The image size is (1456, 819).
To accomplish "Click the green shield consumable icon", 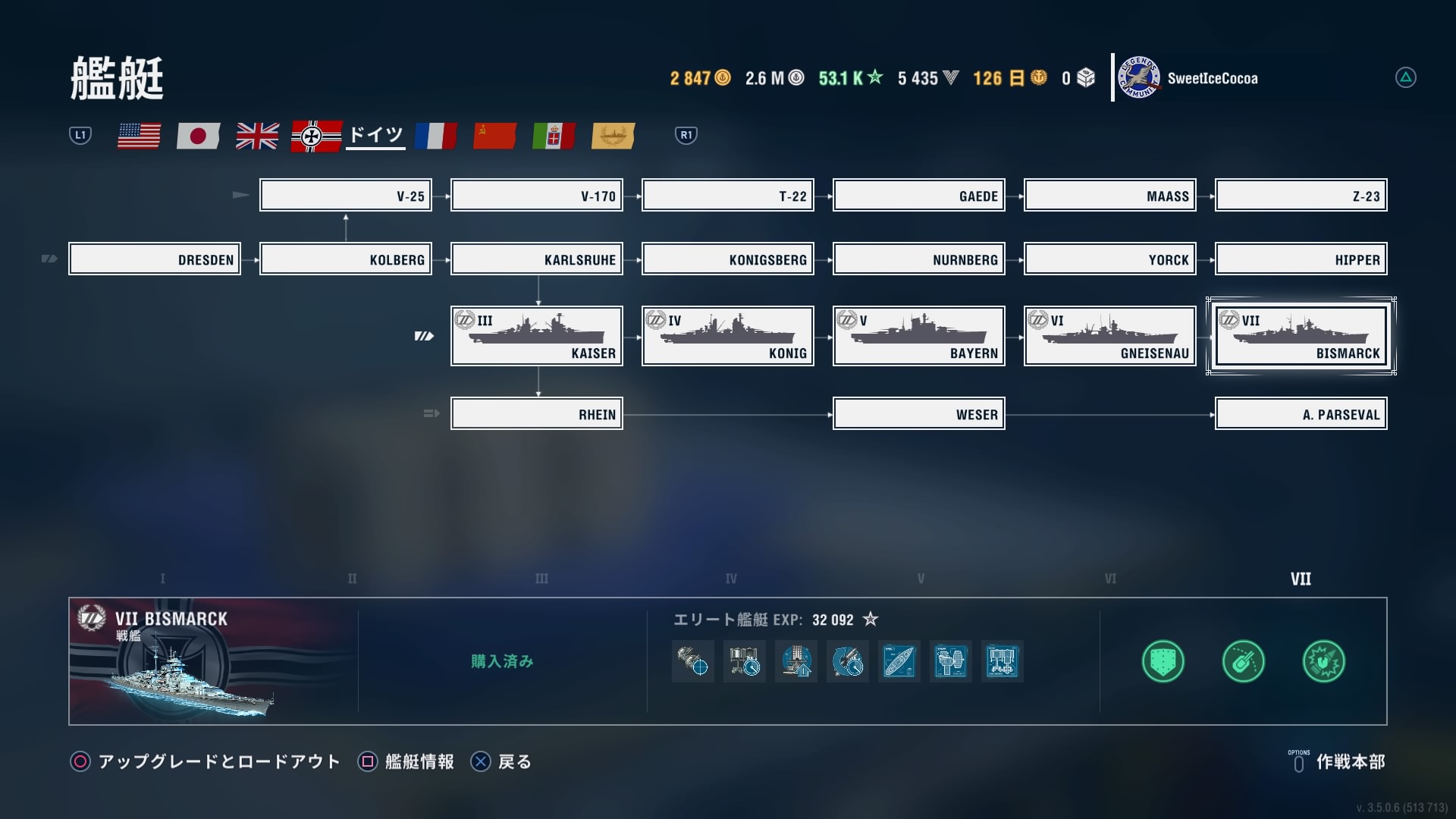I will pyautogui.click(x=1163, y=661).
